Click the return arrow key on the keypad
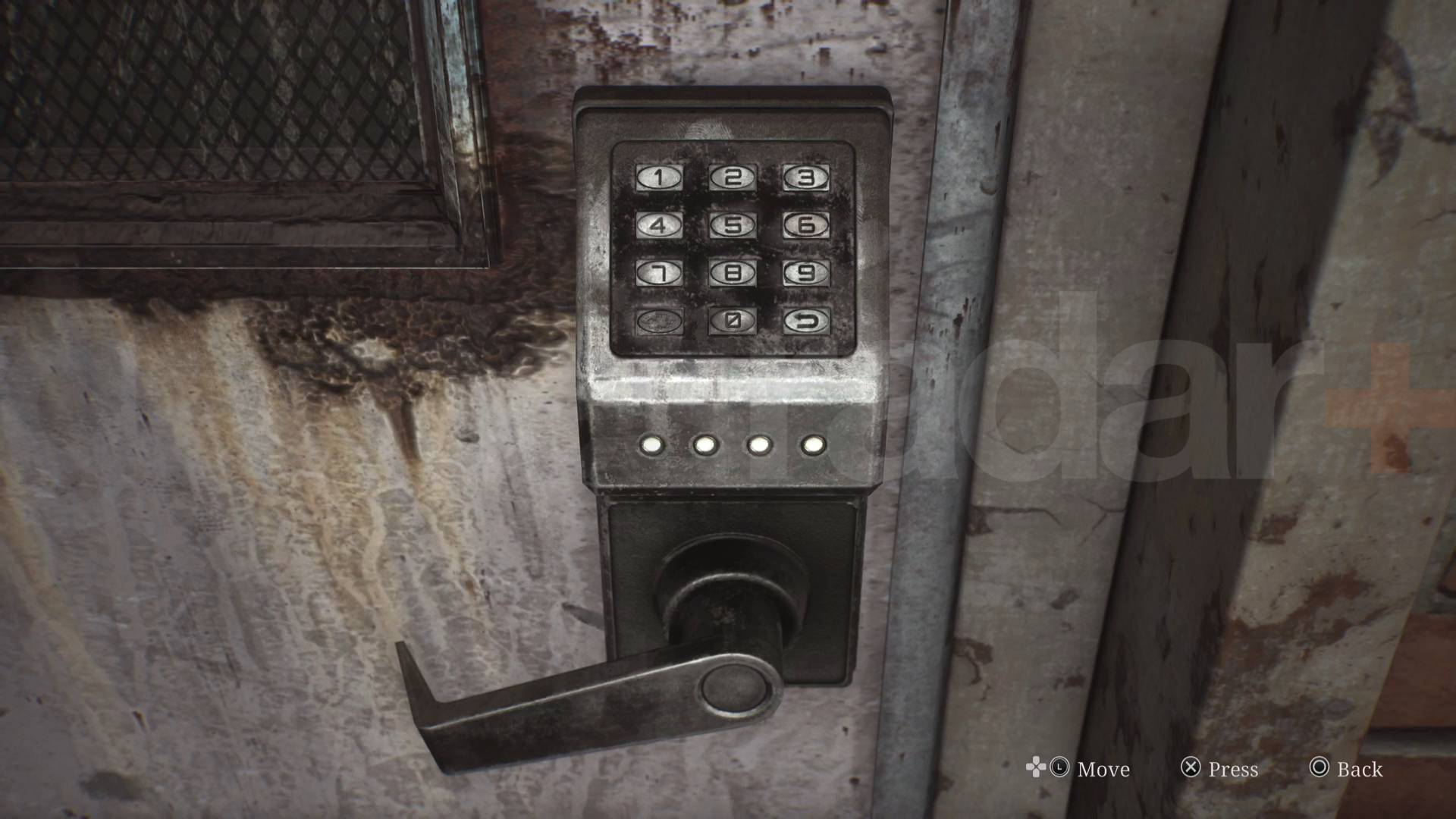The width and height of the screenshot is (1456, 819). point(806,321)
